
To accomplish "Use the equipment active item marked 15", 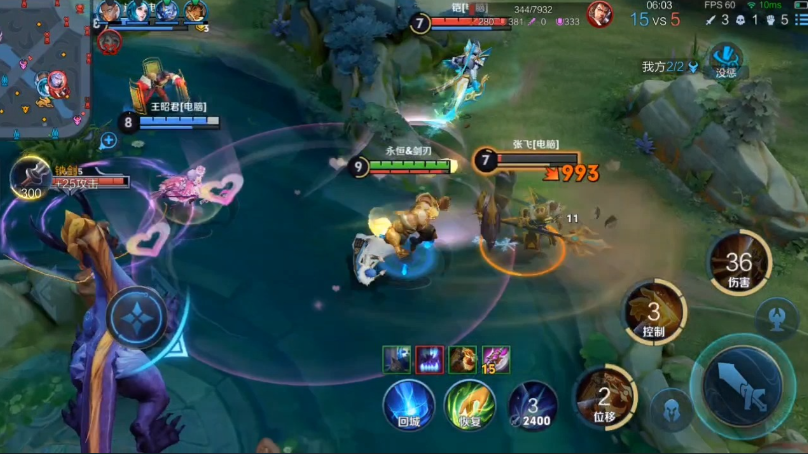I will tap(496, 359).
